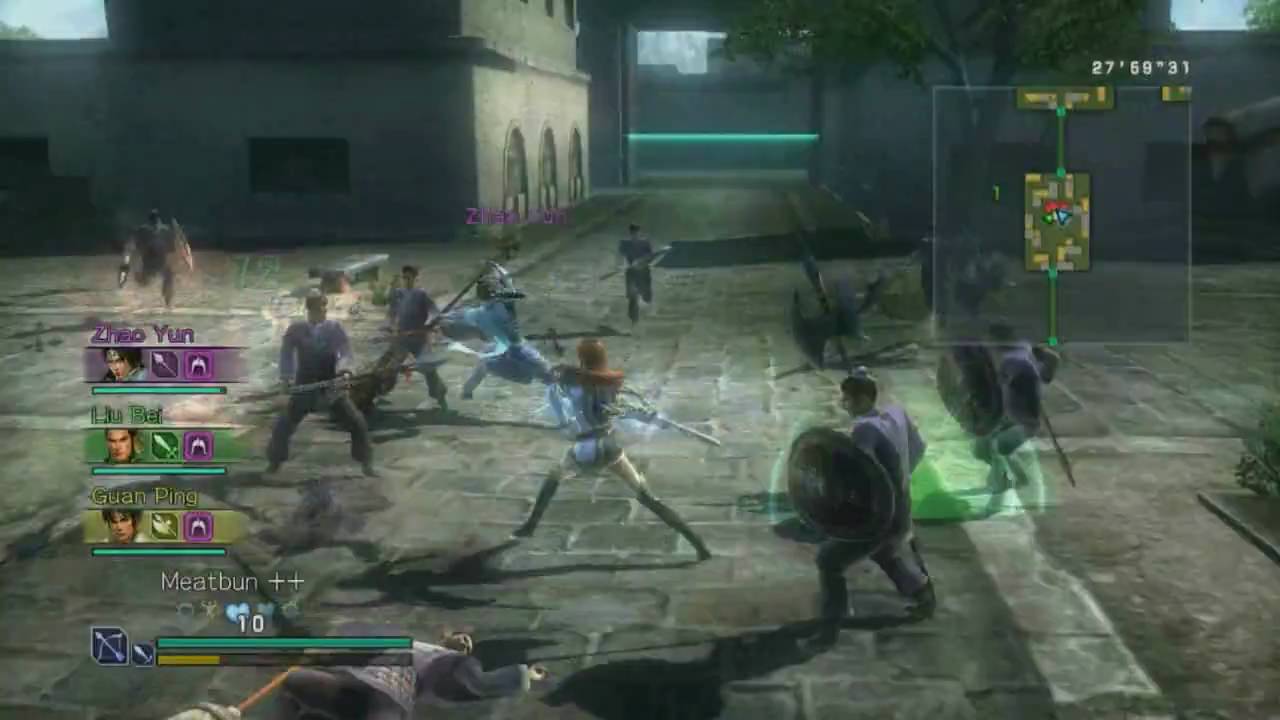This screenshot has width=1280, height=720.
Task: Open Zhao Yun's purple armor ability icon
Action: (x=200, y=365)
